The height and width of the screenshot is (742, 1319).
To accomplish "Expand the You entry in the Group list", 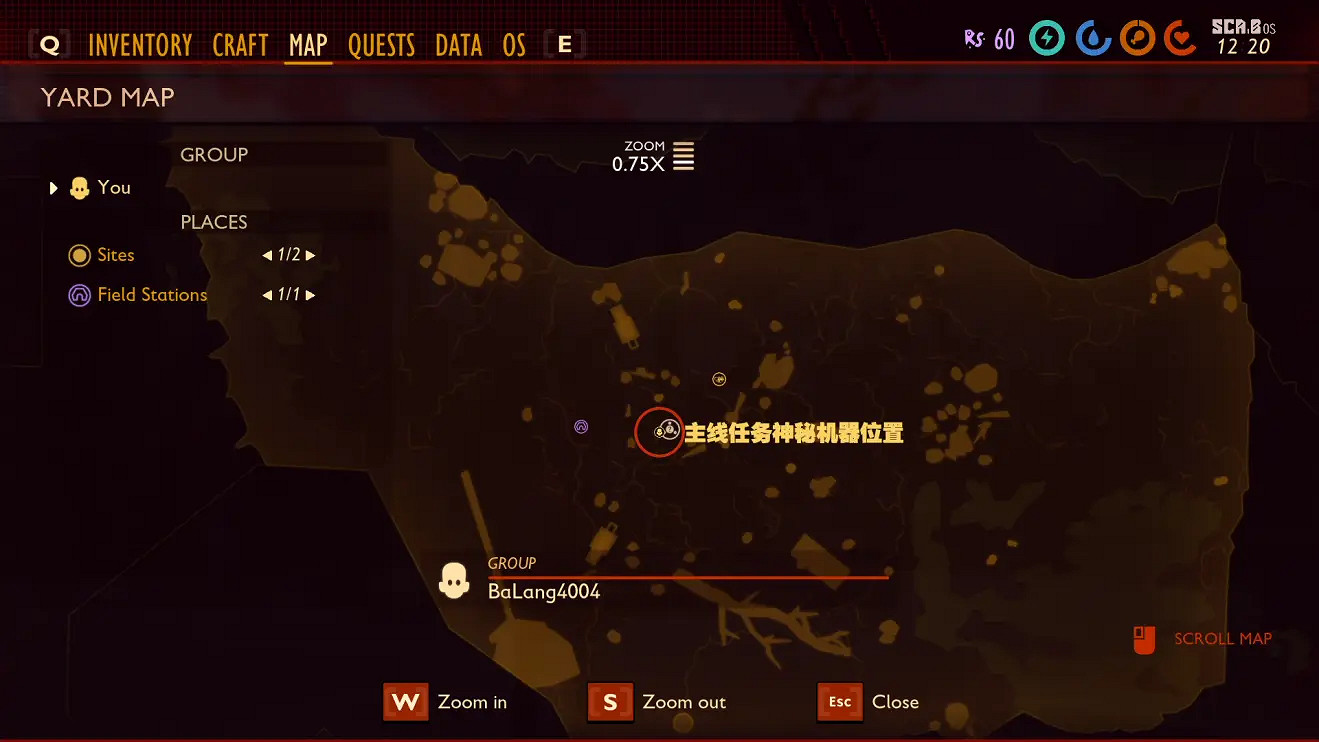I will pyautogui.click(x=53, y=187).
